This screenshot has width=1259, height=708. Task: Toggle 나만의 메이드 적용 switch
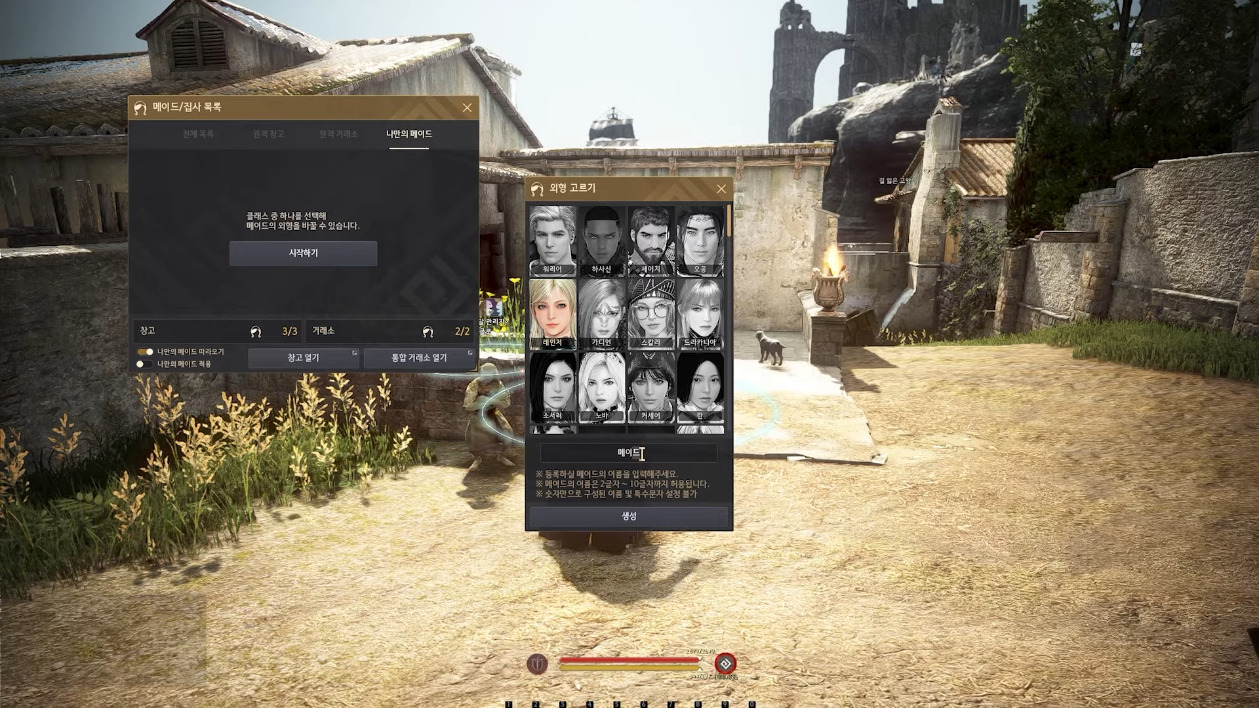click(145, 364)
